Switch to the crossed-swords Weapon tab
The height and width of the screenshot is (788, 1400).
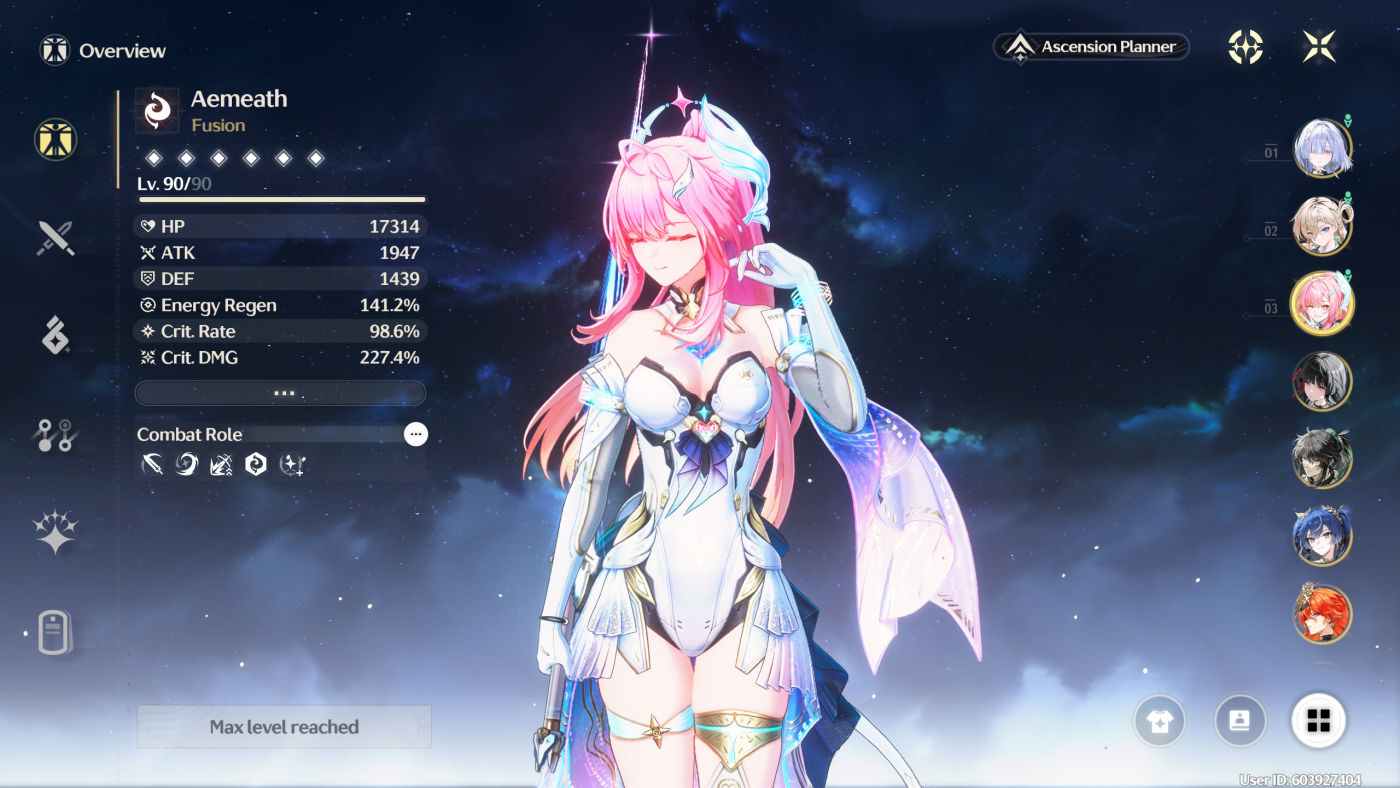[56, 239]
